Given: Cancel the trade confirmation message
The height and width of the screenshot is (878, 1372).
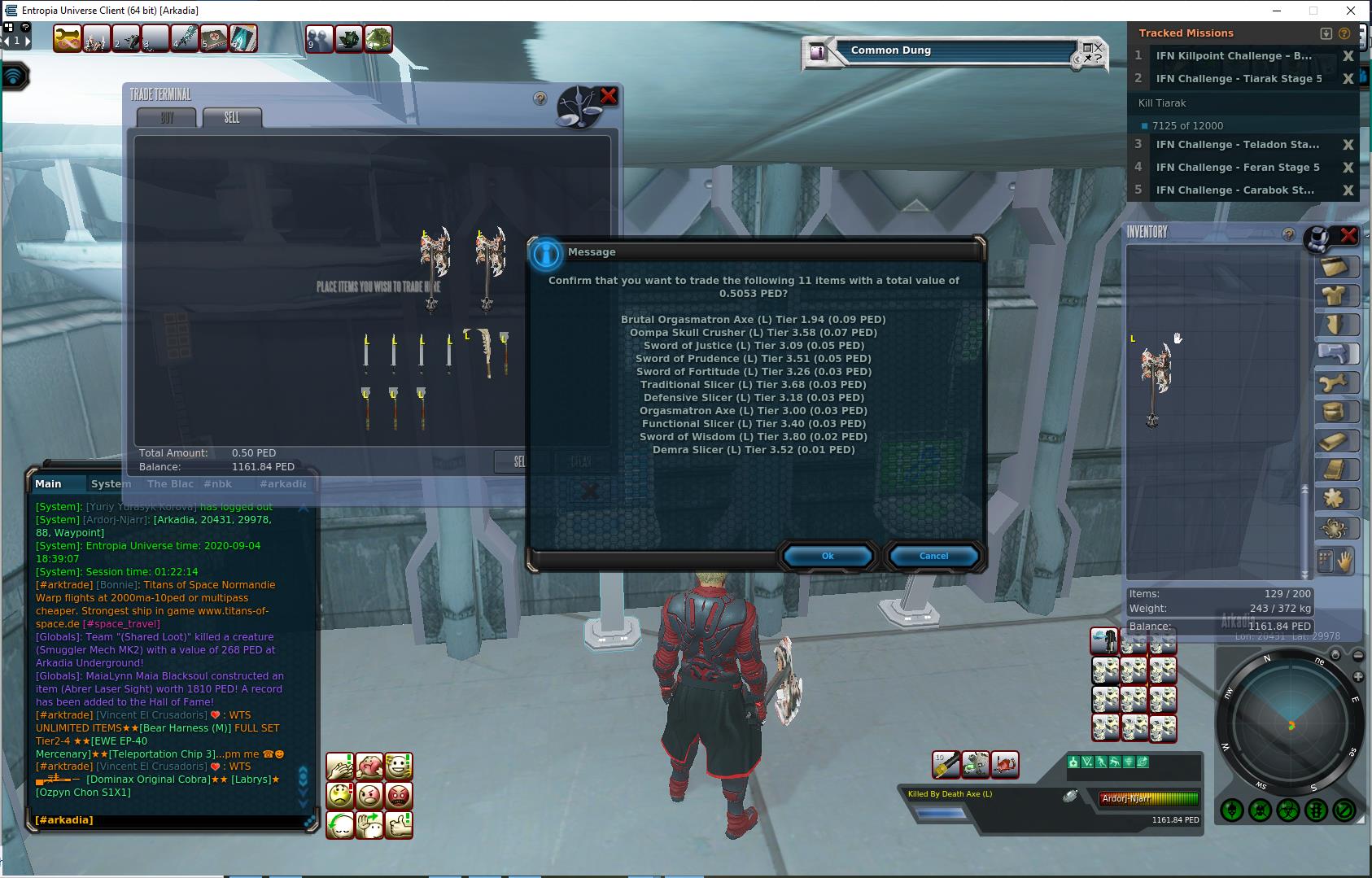Looking at the screenshot, I should tap(933, 556).
